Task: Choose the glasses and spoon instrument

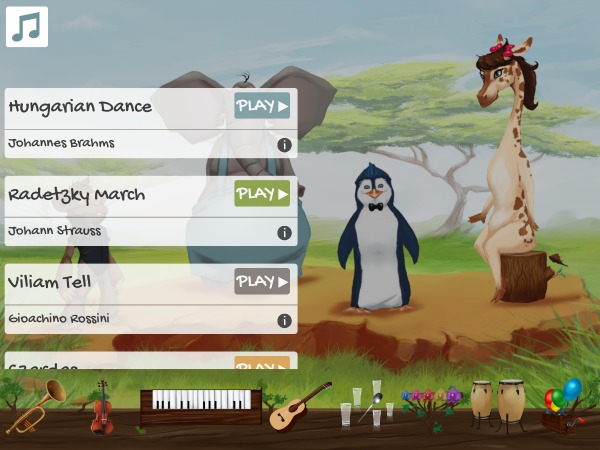Action: 365,404
